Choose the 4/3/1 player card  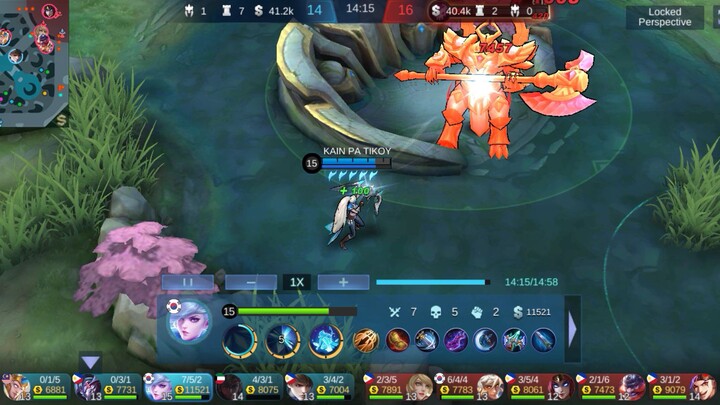tap(249, 386)
